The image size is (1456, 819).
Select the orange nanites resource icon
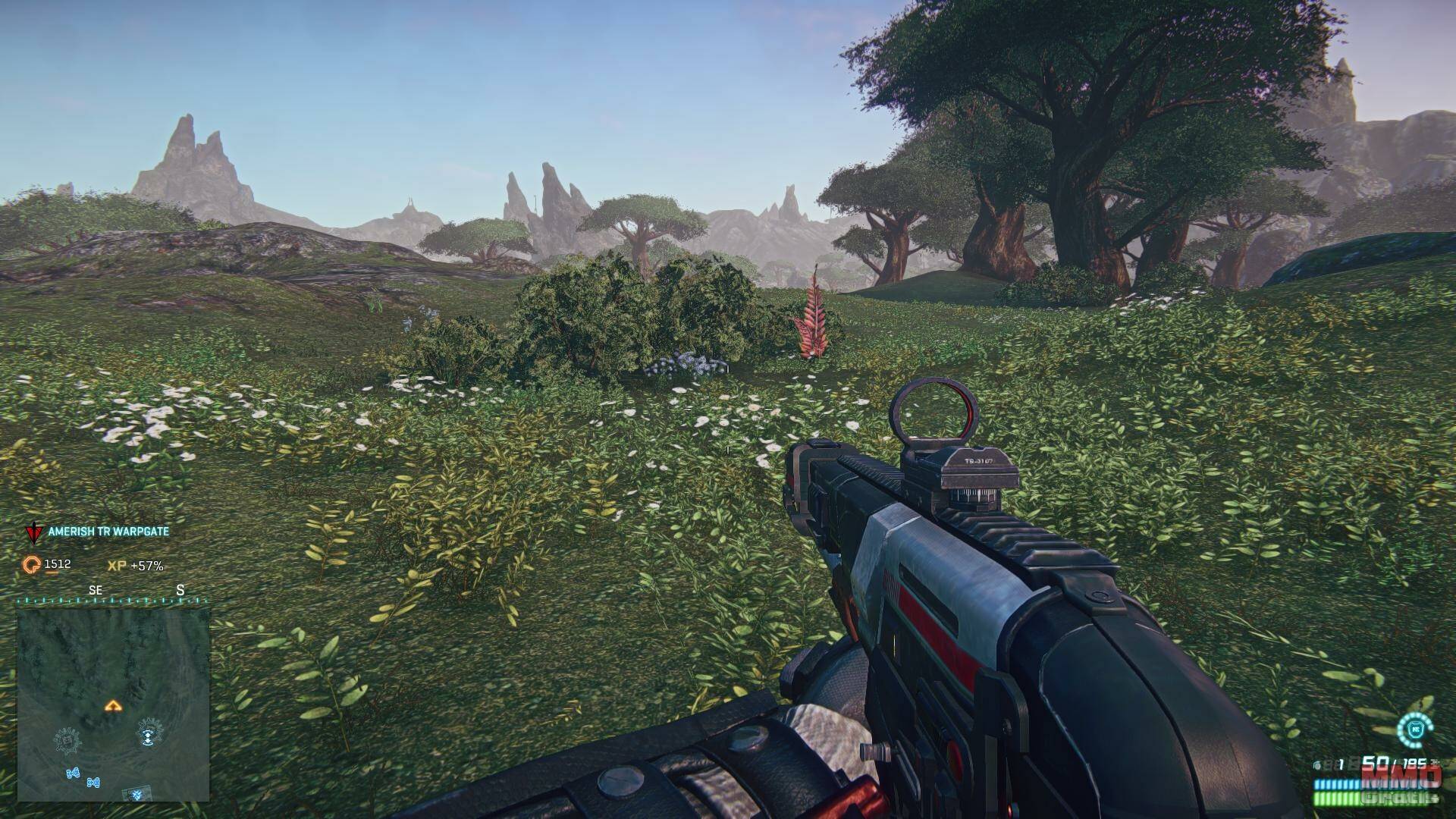click(32, 565)
